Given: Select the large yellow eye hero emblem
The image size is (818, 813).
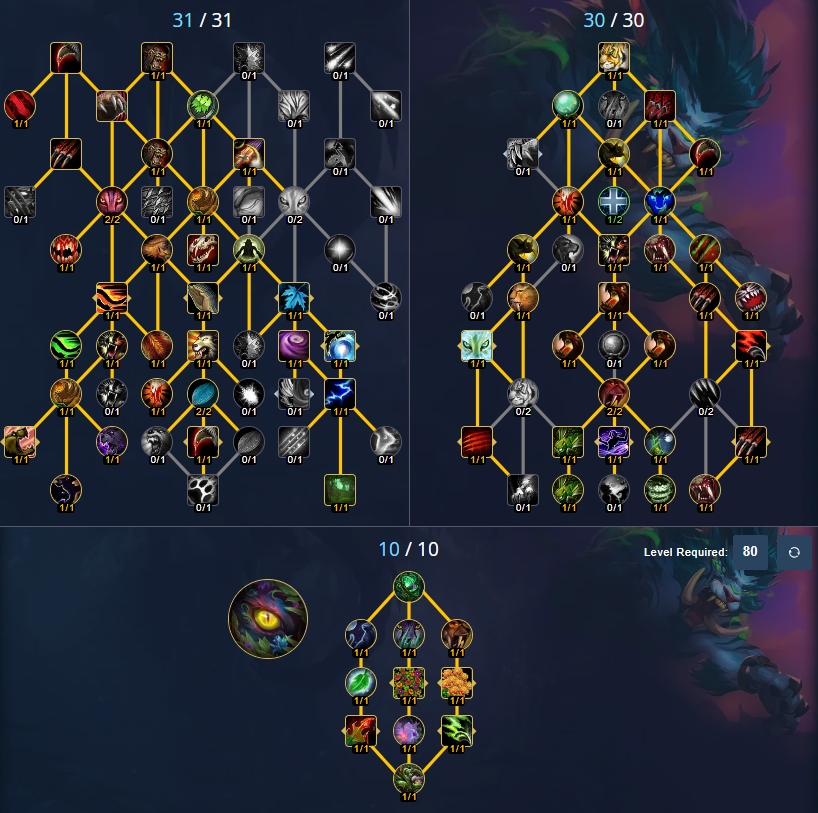Looking at the screenshot, I should (x=267, y=620).
